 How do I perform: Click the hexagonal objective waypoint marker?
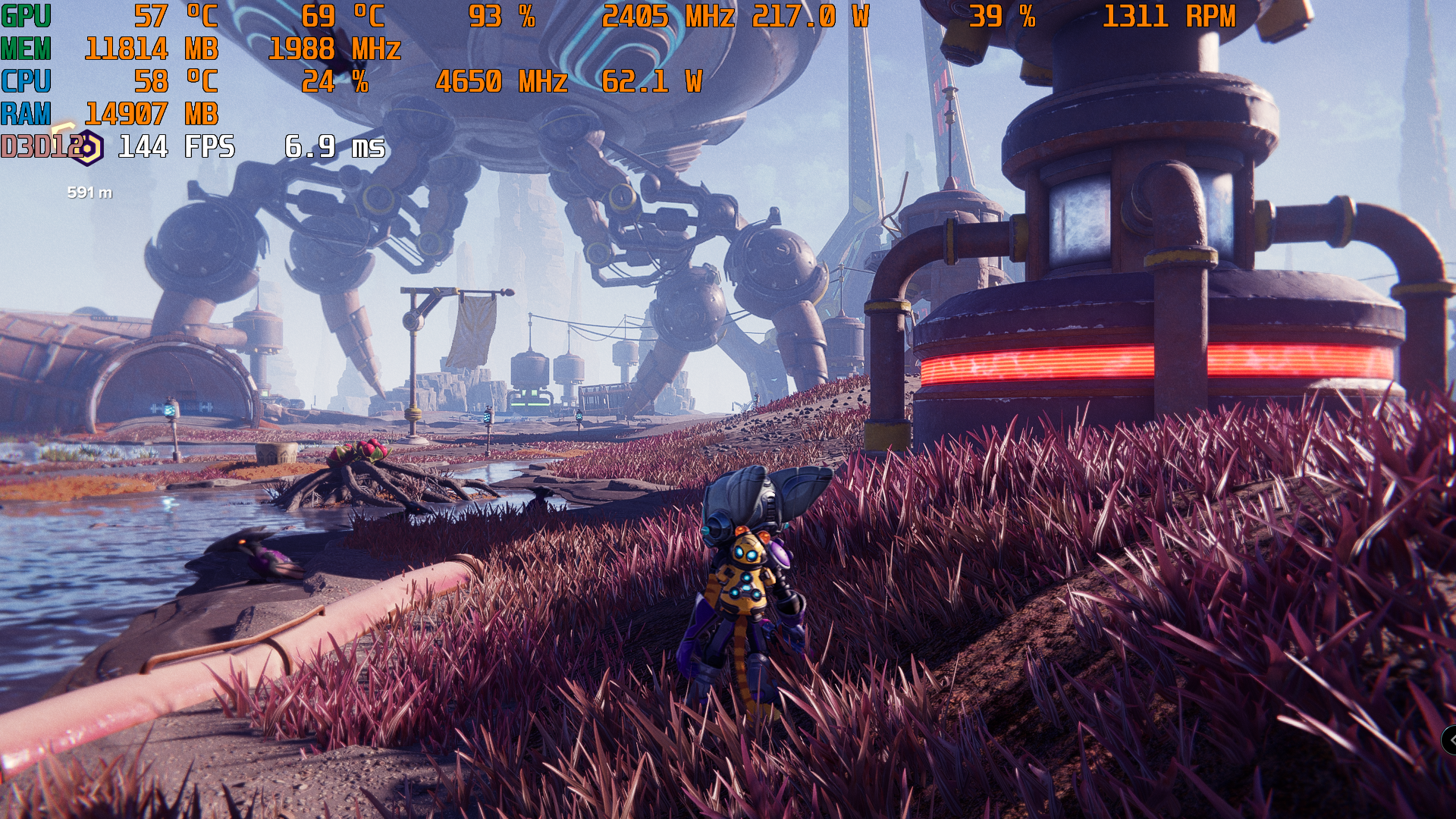pyautogui.click(x=88, y=148)
